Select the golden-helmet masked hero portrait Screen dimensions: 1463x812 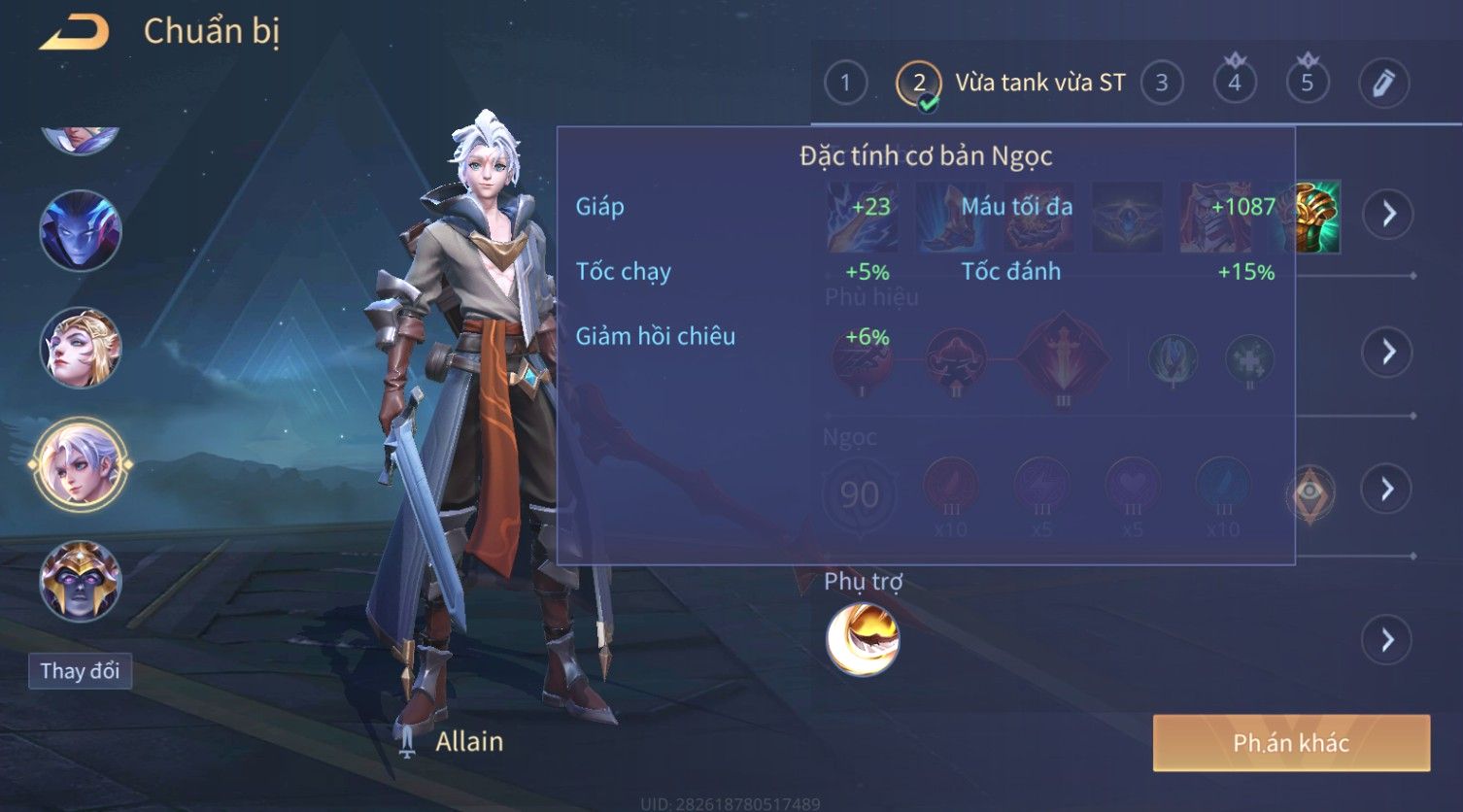pos(80,581)
